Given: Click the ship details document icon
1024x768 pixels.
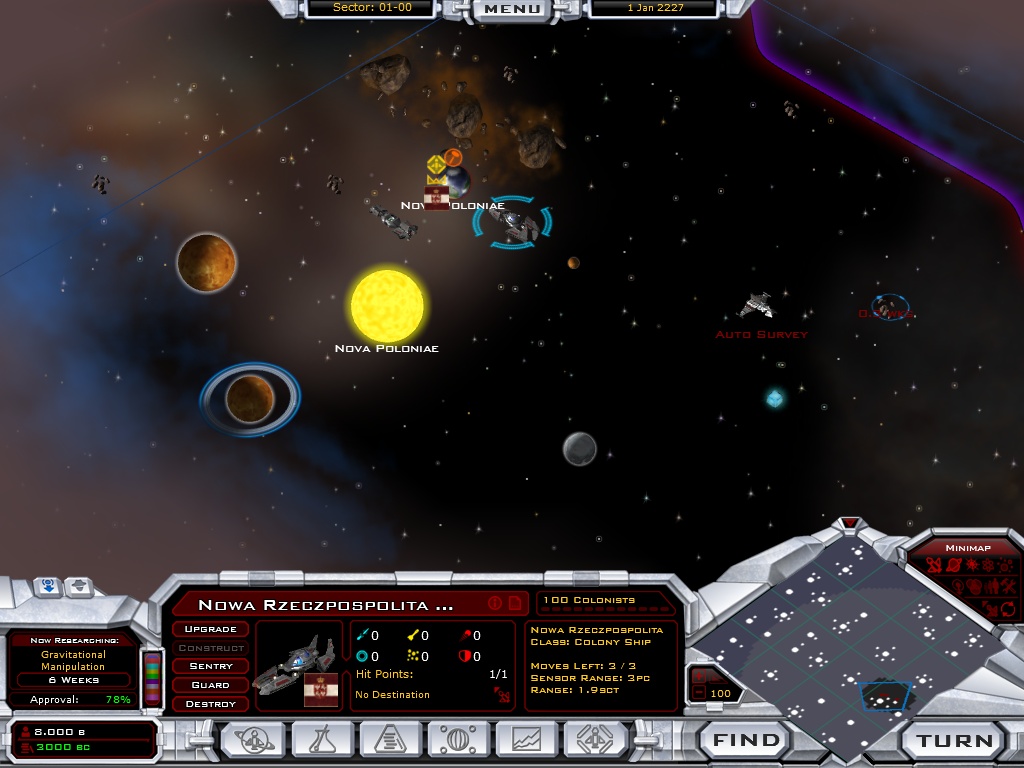Looking at the screenshot, I should click(515, 604).
